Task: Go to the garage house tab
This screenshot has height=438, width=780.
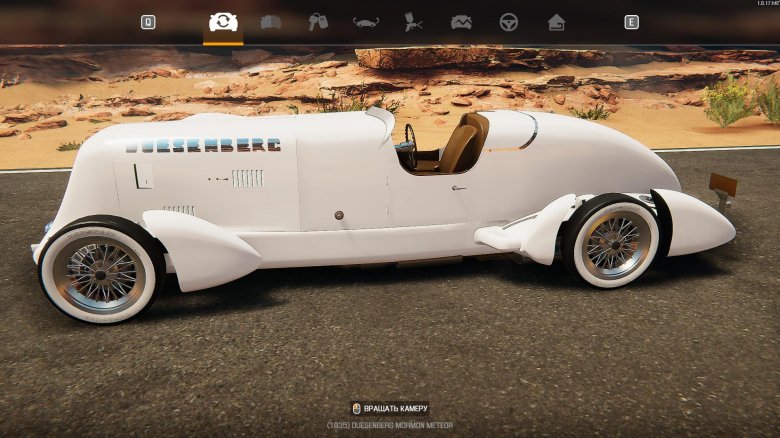Action: [556, 22]
